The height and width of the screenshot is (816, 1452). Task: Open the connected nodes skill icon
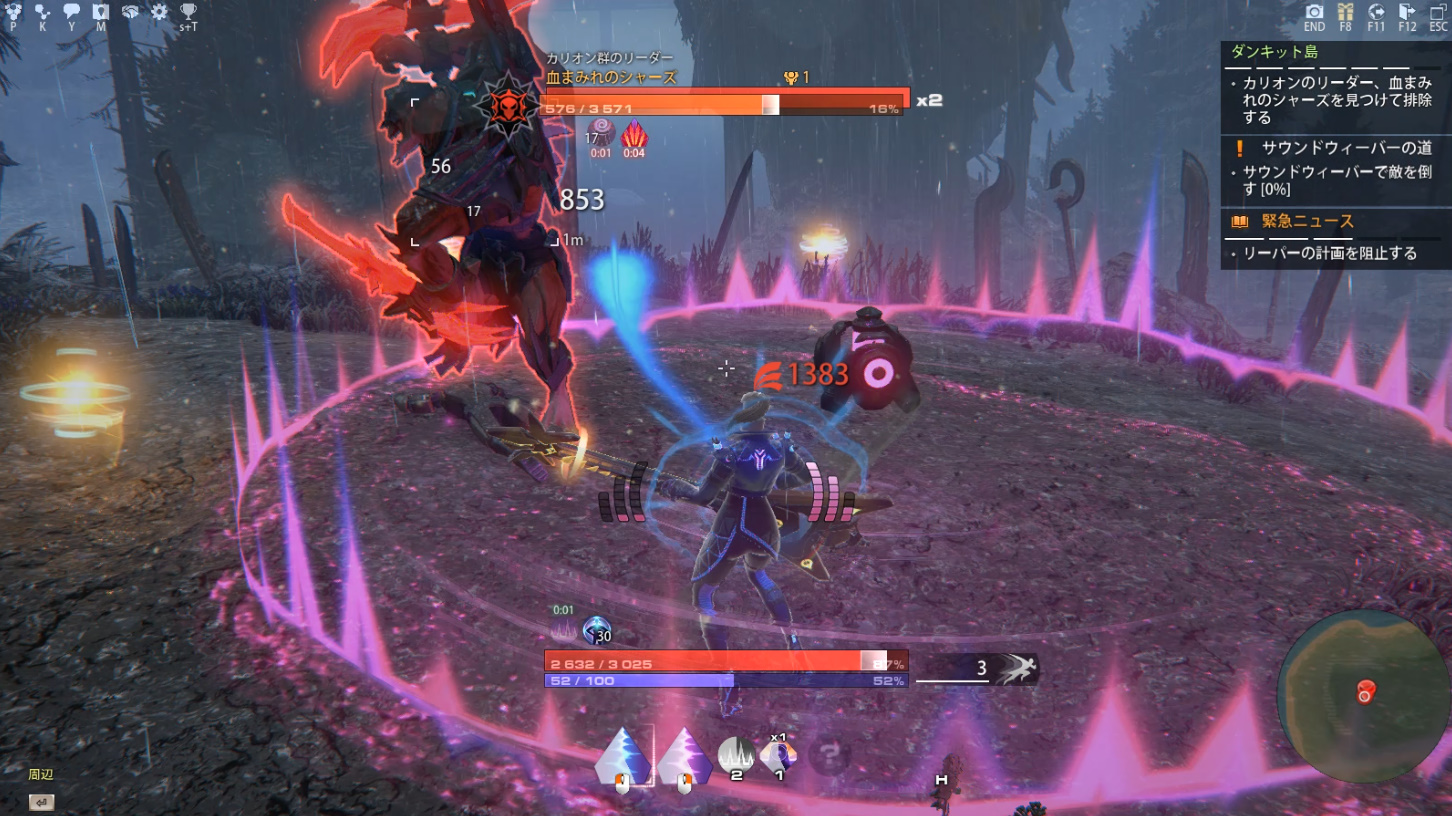(x=42, y=13)
